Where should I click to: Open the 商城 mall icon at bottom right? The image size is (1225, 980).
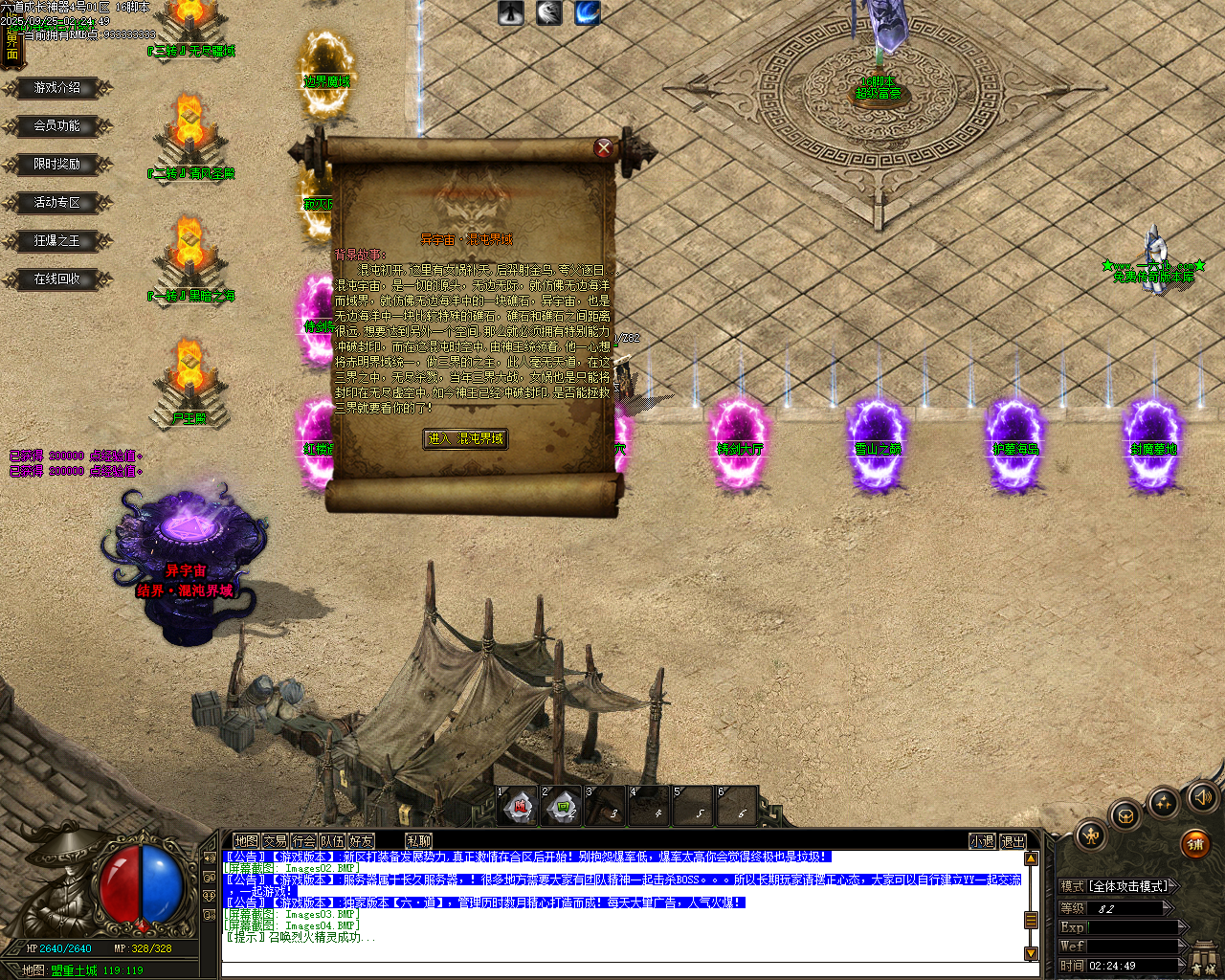(1202, 956)
